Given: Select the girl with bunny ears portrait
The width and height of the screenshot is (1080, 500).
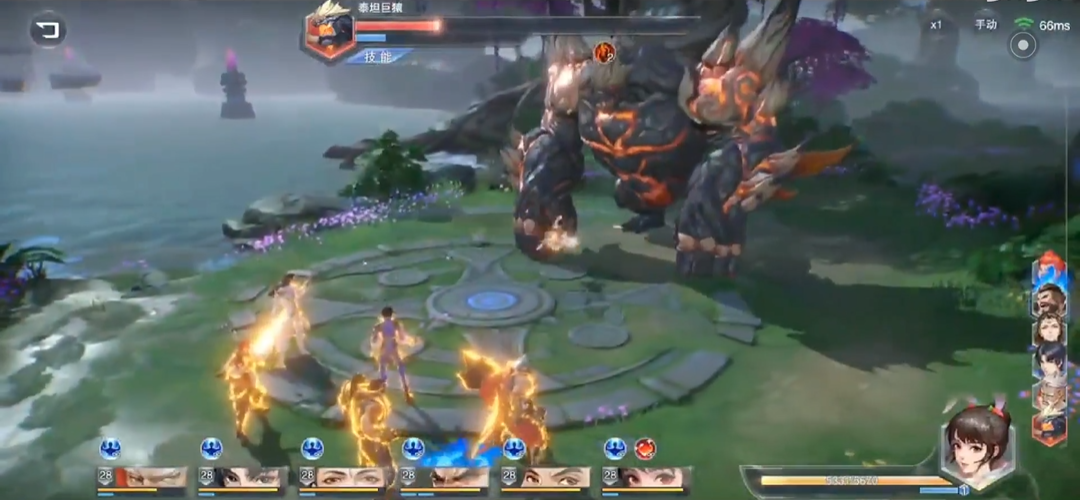Looking at the screenshot, I should coord(977,445).
